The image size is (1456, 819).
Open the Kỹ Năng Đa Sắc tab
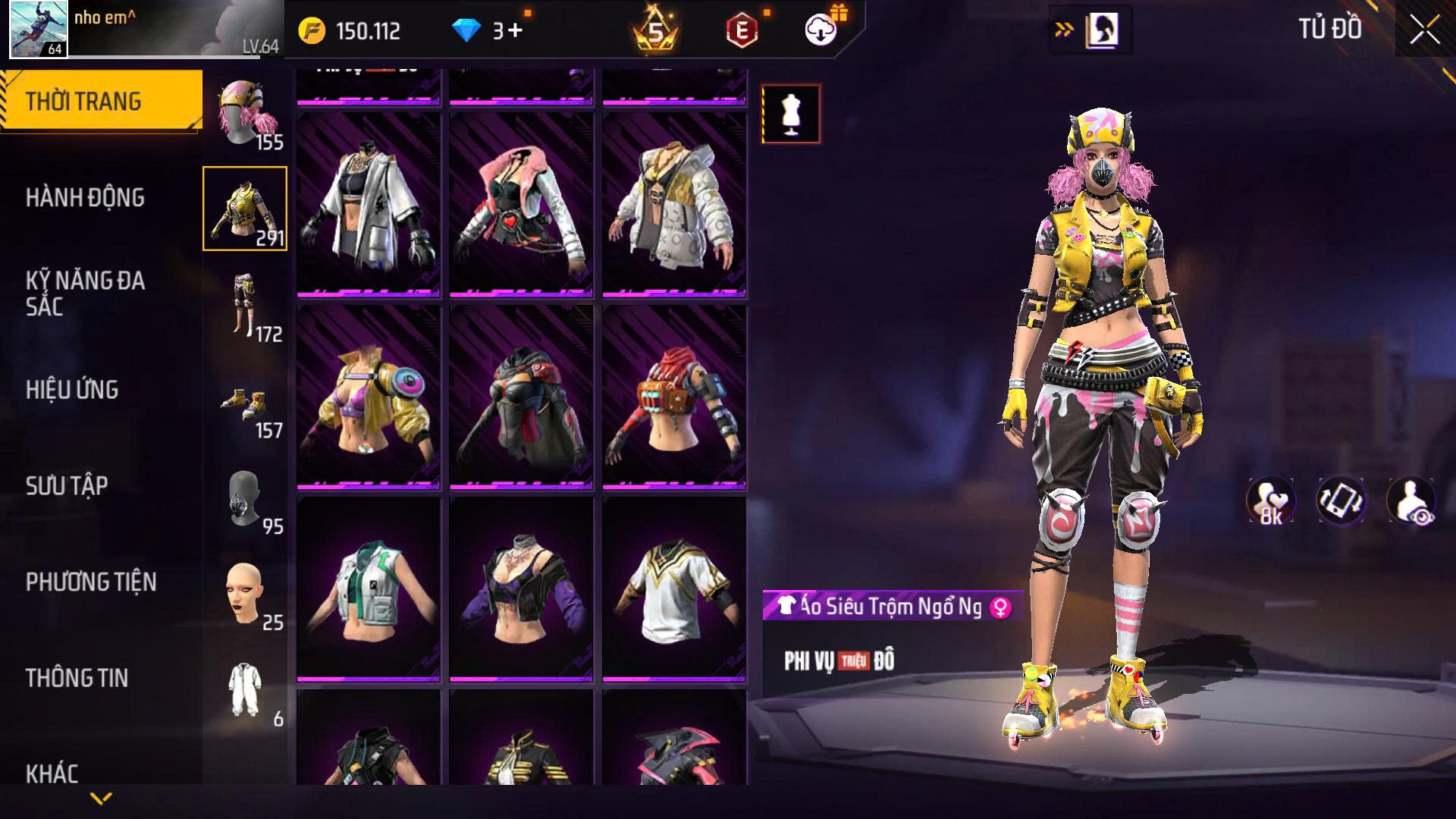tap(85, 293)
